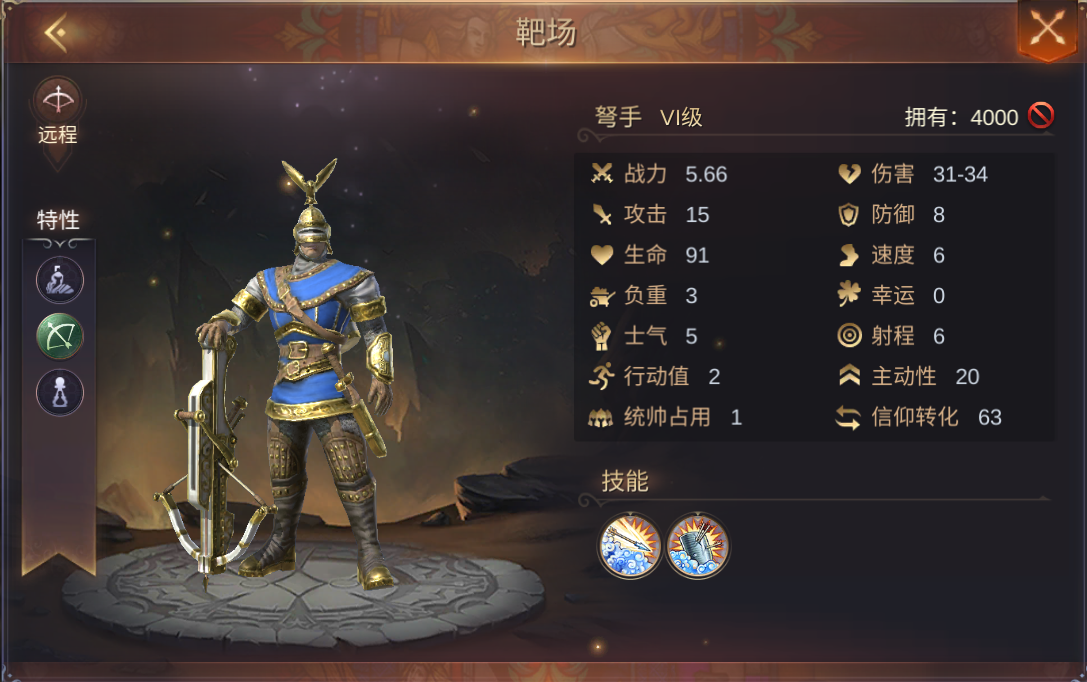Screen dimensions: 1087x682
Task: Show the arrow-pierced shield skill details
Action: (x=698, y=545)
